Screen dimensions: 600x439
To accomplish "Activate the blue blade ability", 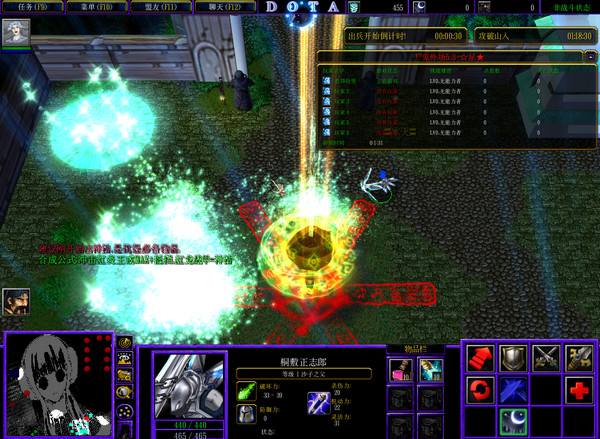I will click(x=514, y=391).
